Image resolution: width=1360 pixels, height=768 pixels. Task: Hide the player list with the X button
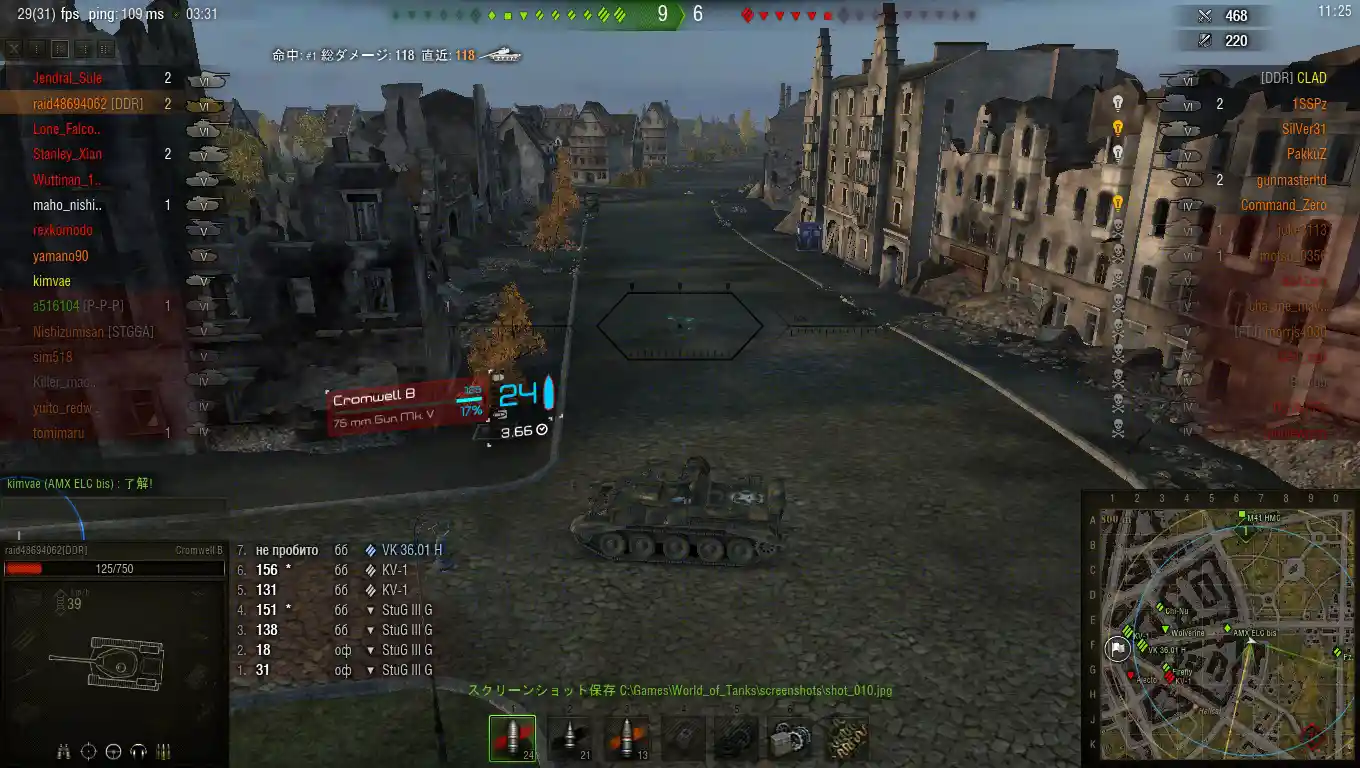coord(14,48)
